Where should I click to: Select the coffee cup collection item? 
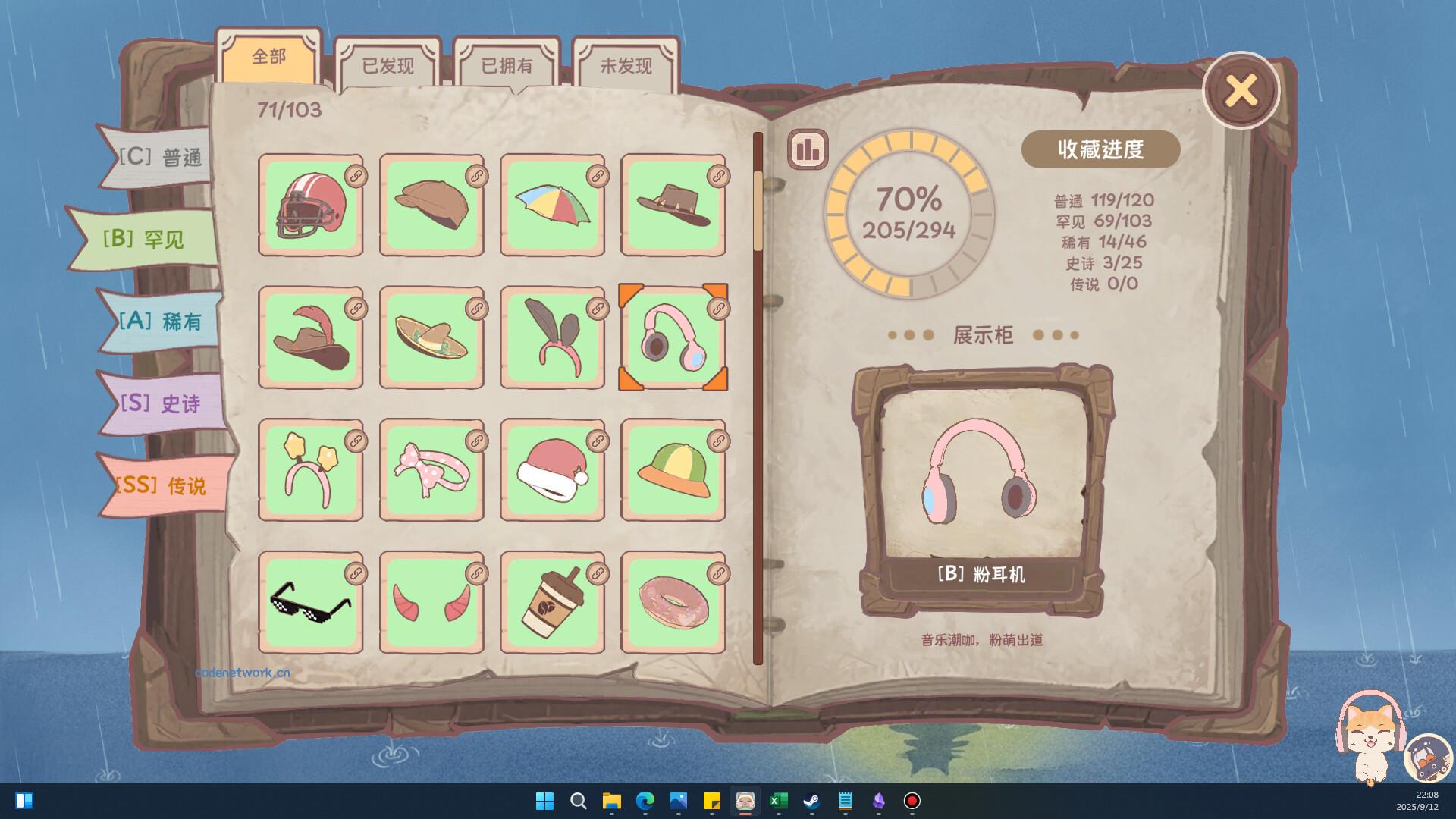pos(552,603)
